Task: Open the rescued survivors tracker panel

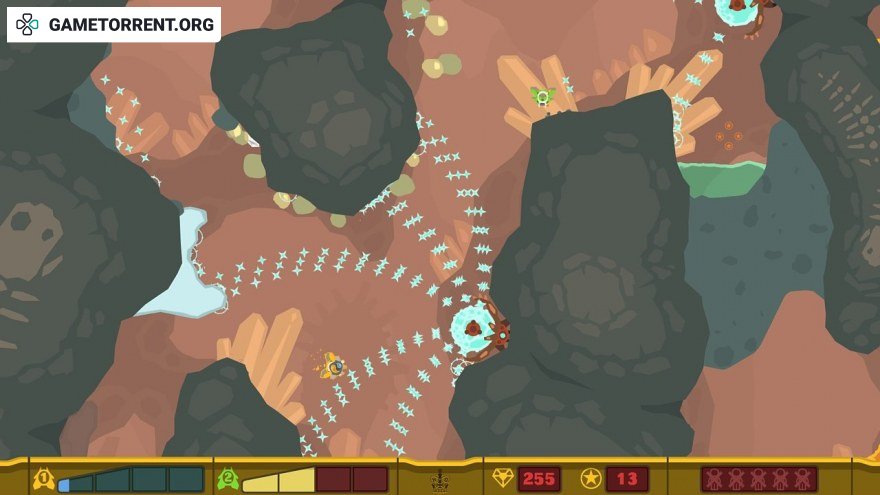Action: click(x=758, y=479)
